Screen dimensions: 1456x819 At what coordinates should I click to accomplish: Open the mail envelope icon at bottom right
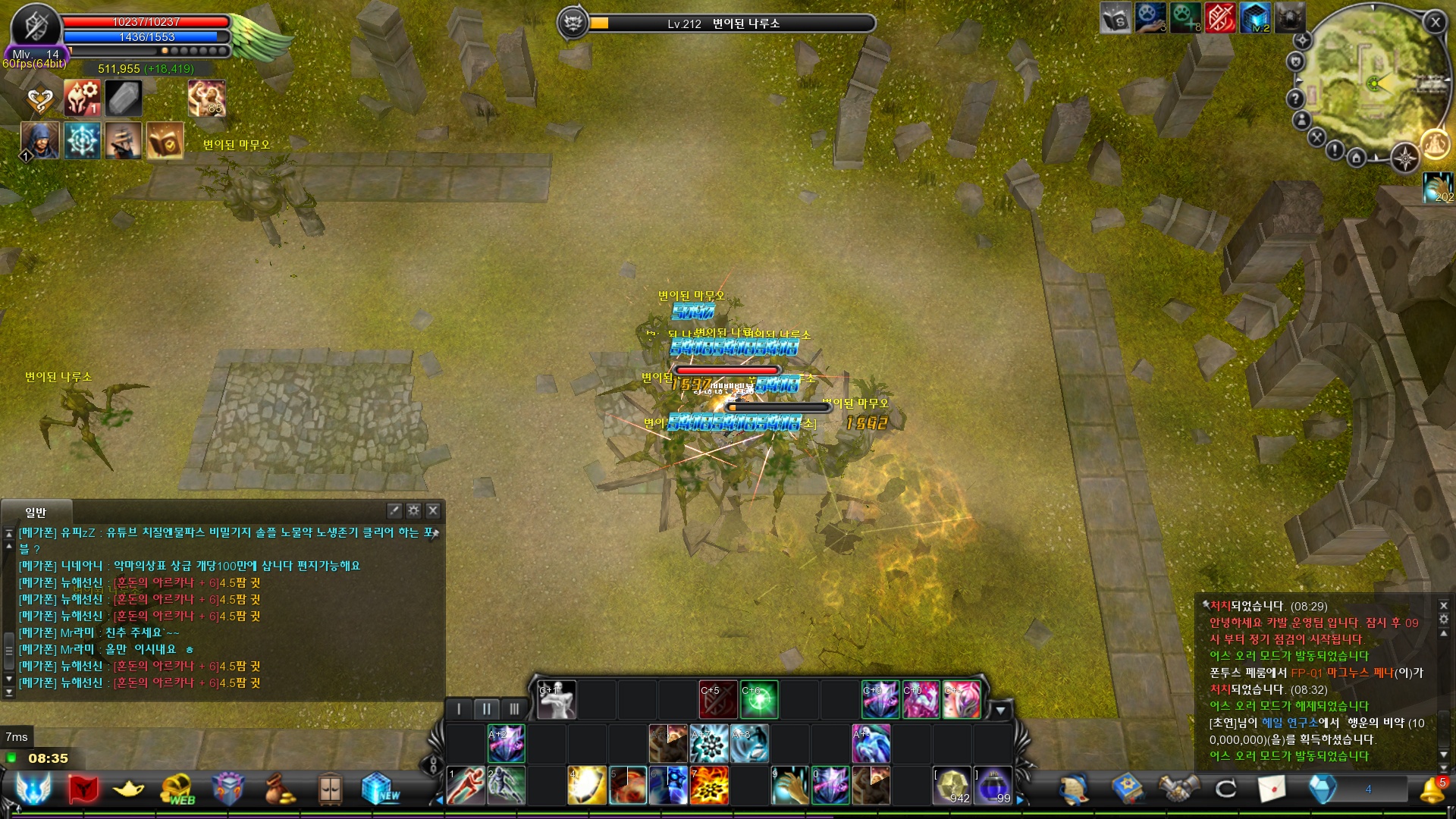coord(1272,788)
